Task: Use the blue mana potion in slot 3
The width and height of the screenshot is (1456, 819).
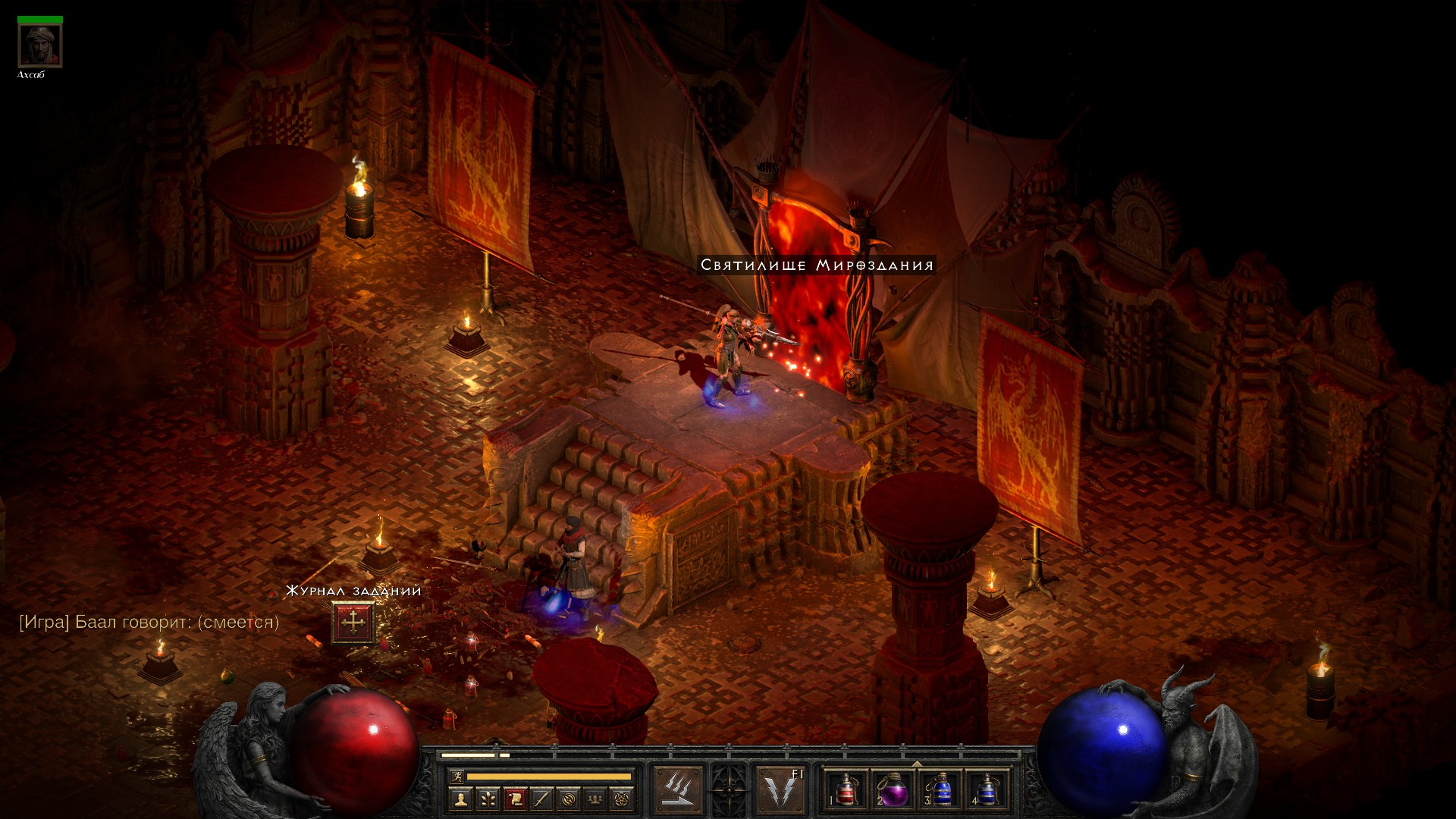Action: click(x=940, y=789)
